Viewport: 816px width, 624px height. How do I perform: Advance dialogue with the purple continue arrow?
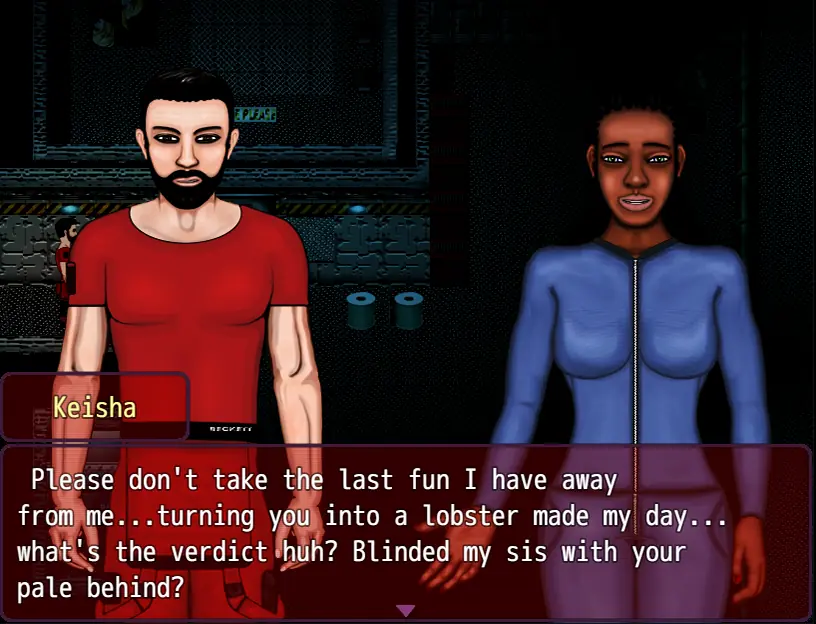pos(405,610)
